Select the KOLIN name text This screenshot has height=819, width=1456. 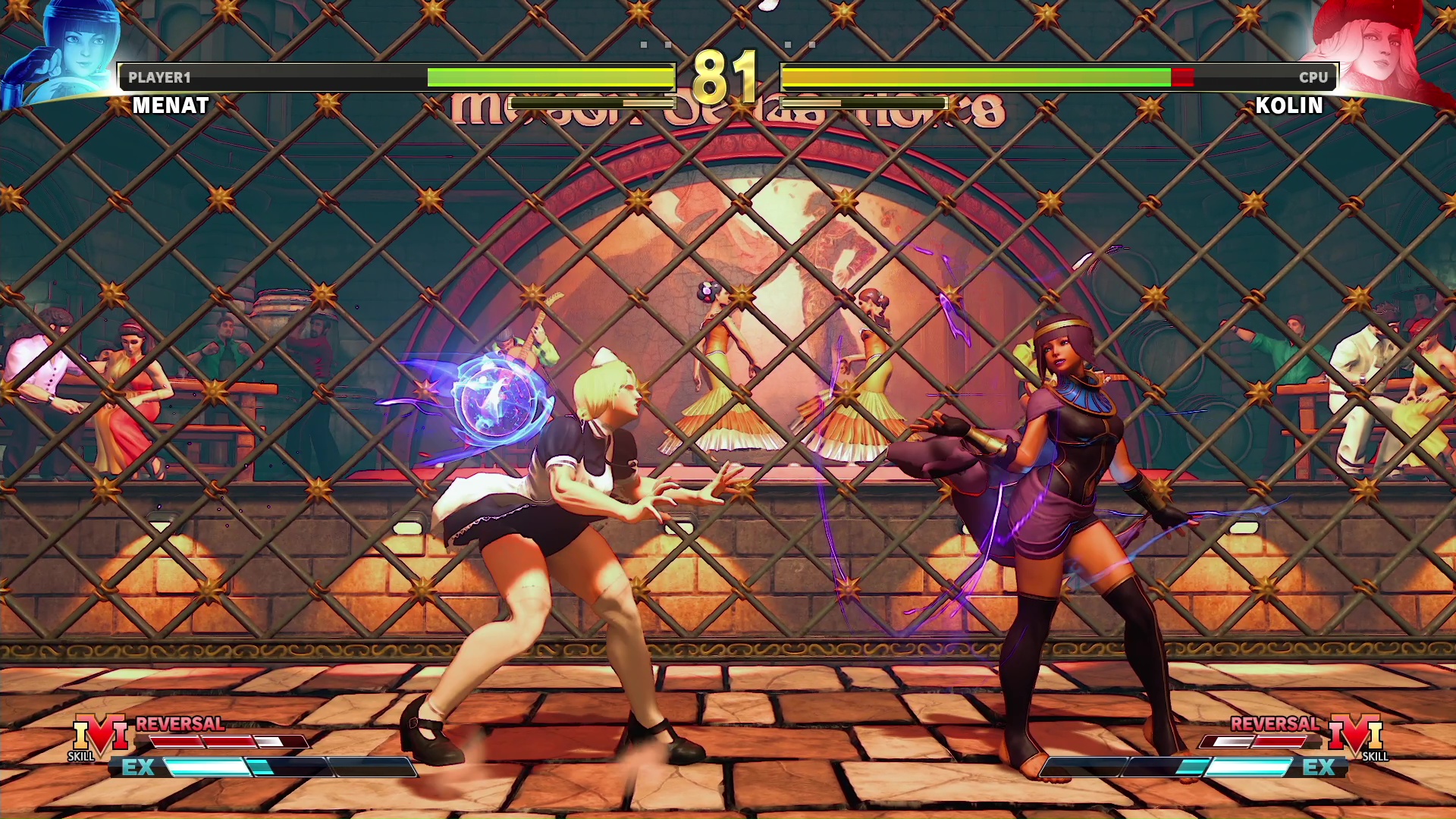coord(1289,105)
